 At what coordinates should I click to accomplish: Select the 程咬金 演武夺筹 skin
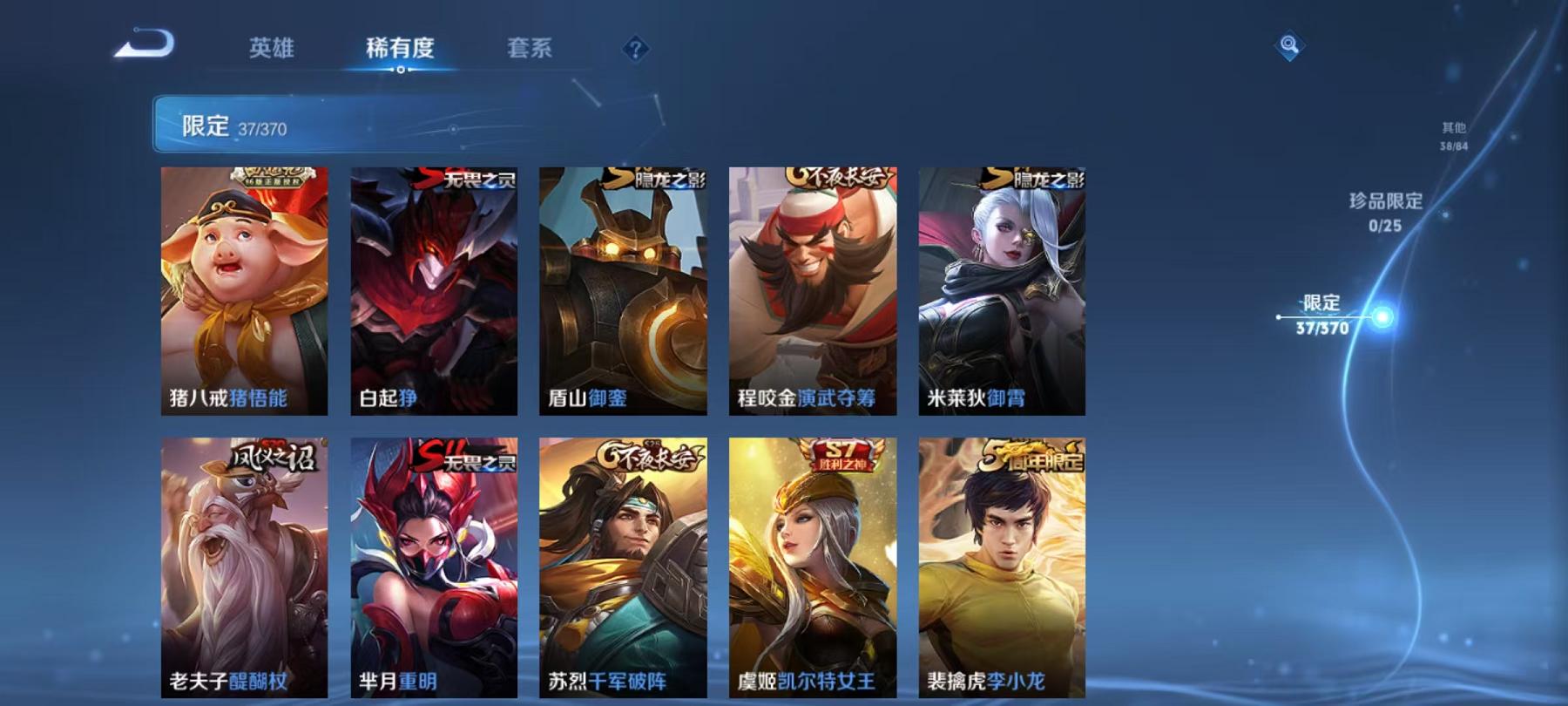coord(811,288)
